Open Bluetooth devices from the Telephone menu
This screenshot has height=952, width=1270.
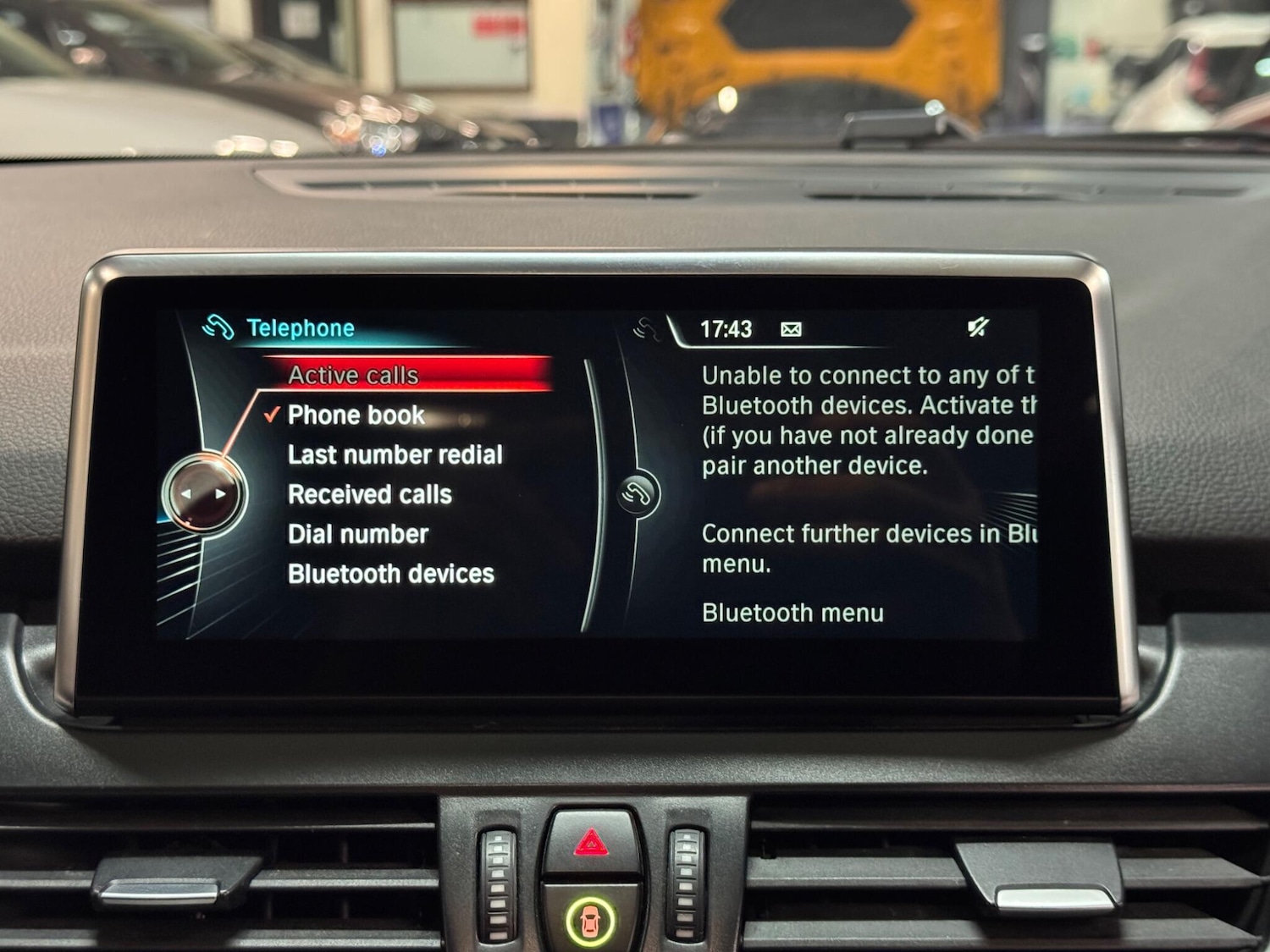(390, 574)
